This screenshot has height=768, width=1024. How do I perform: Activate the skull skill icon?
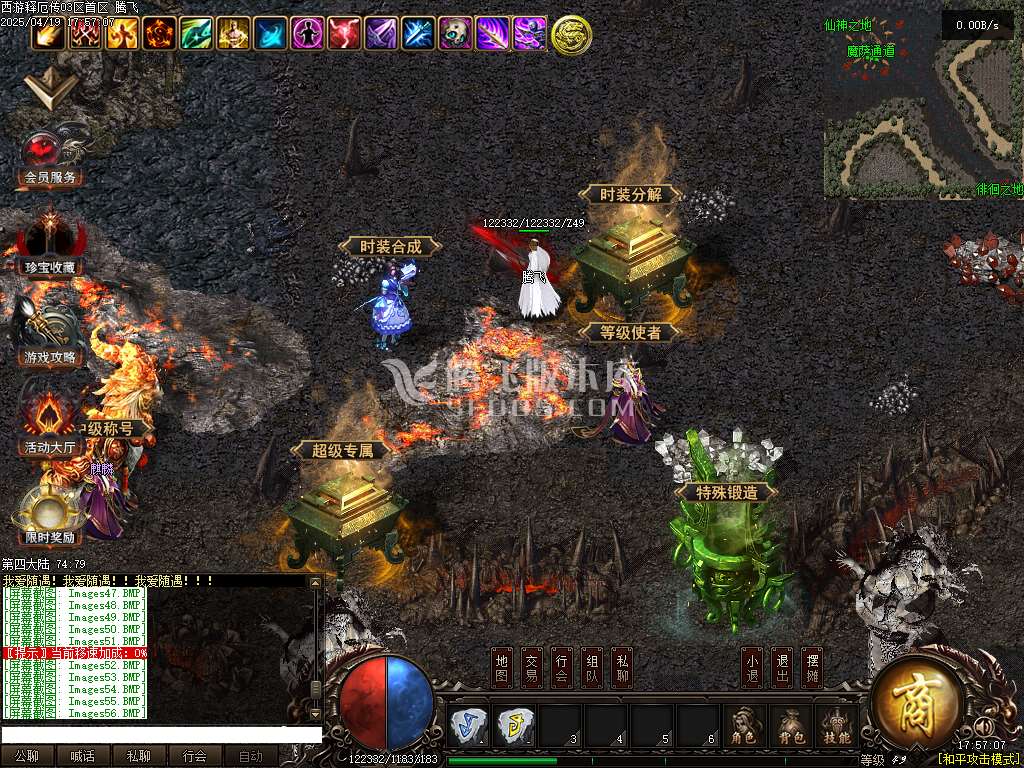coord(455,34)
